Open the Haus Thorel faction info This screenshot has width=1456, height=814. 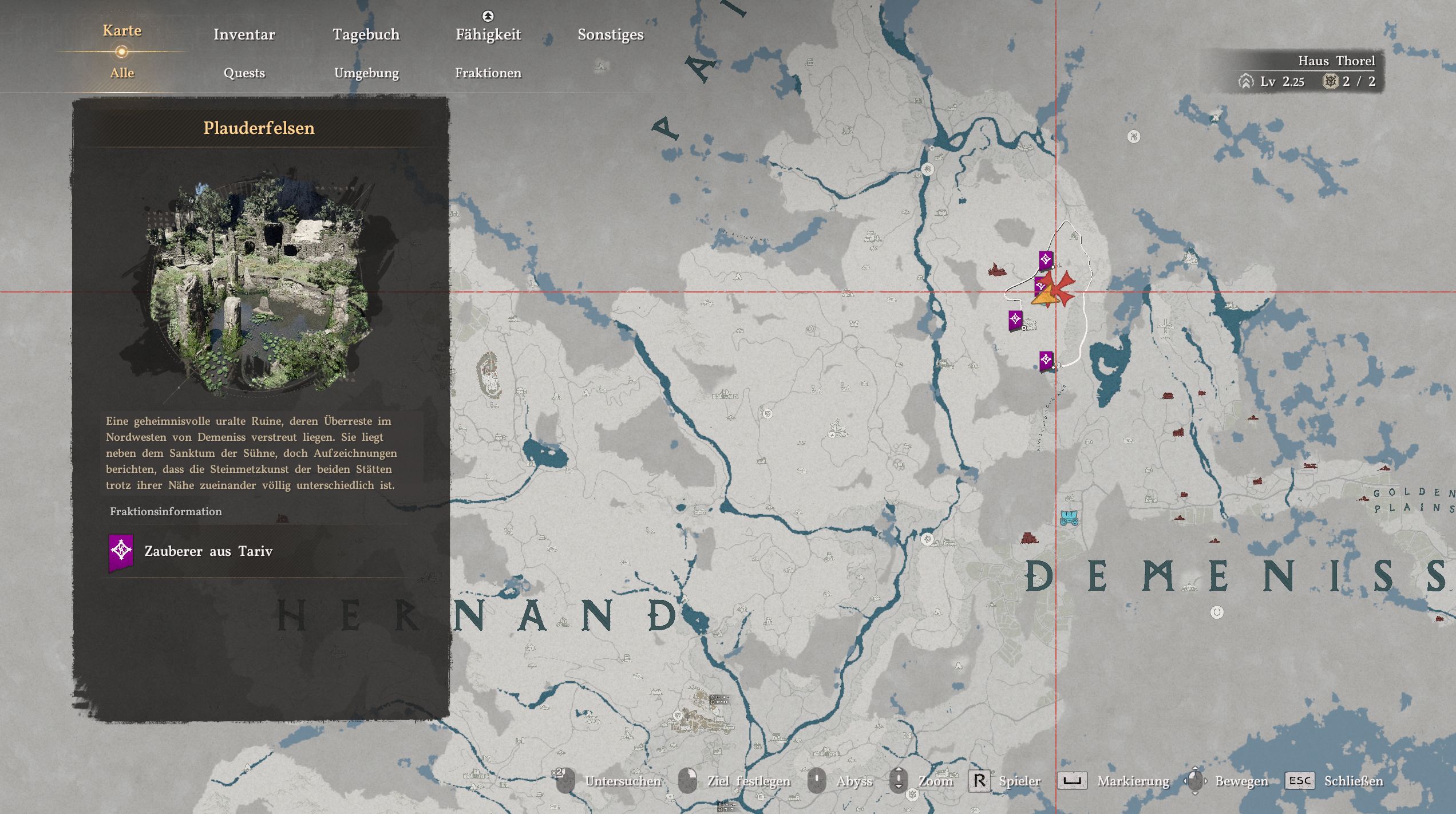(x=1336, y=61)
